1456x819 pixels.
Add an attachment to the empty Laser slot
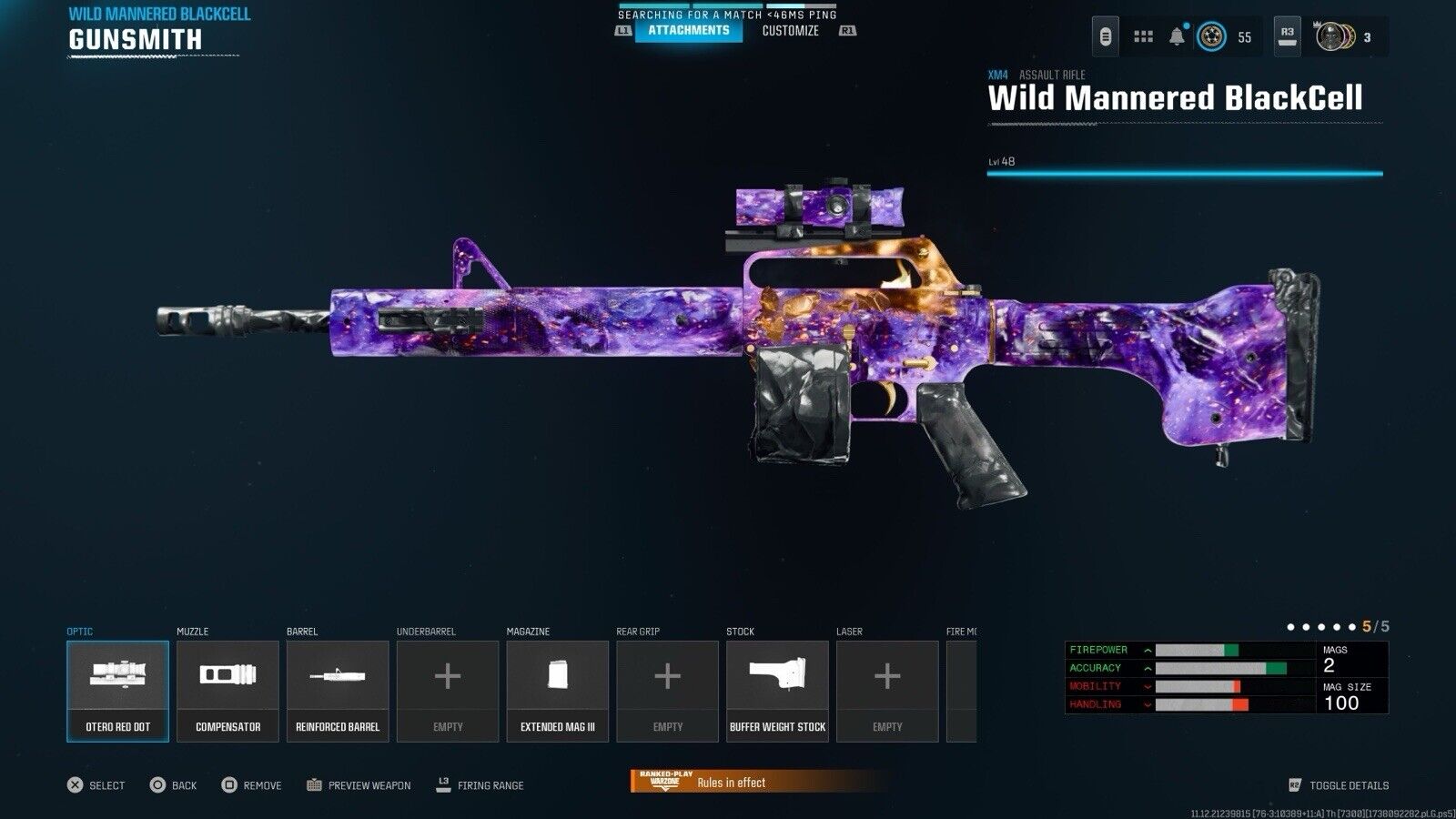(887, 691)
